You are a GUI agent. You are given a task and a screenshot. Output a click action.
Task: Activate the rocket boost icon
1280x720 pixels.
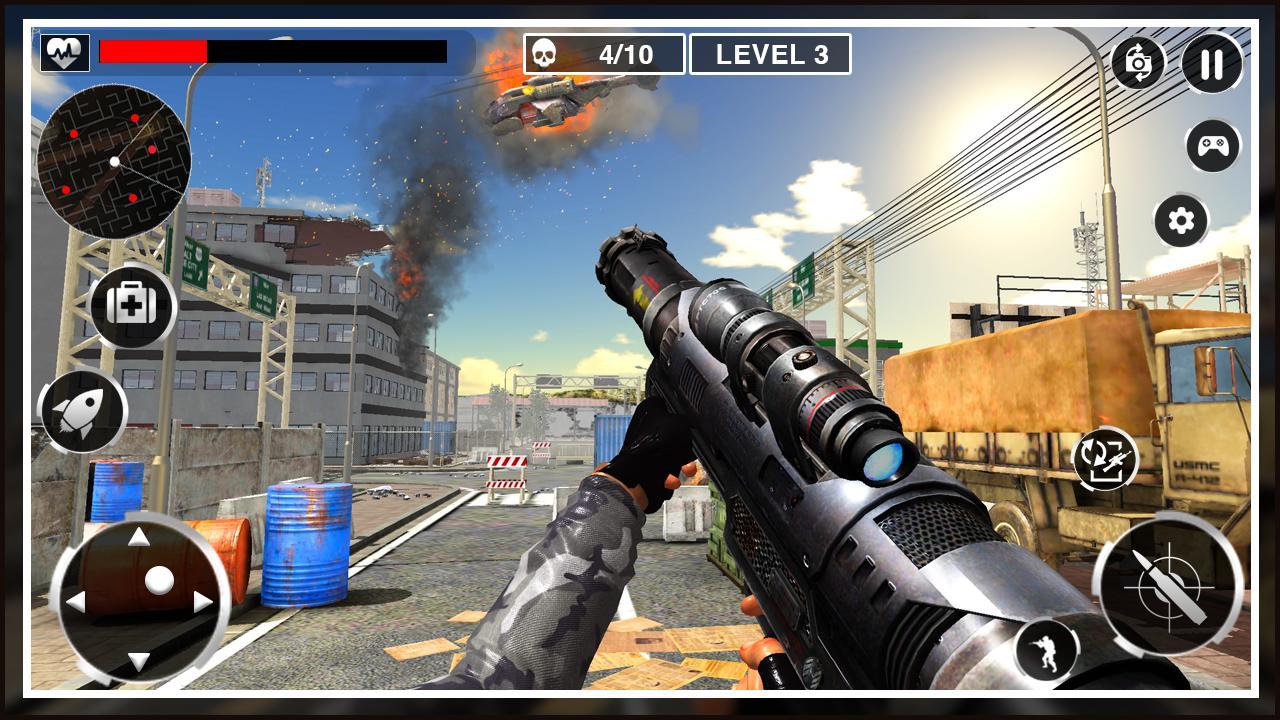point(85,412)
